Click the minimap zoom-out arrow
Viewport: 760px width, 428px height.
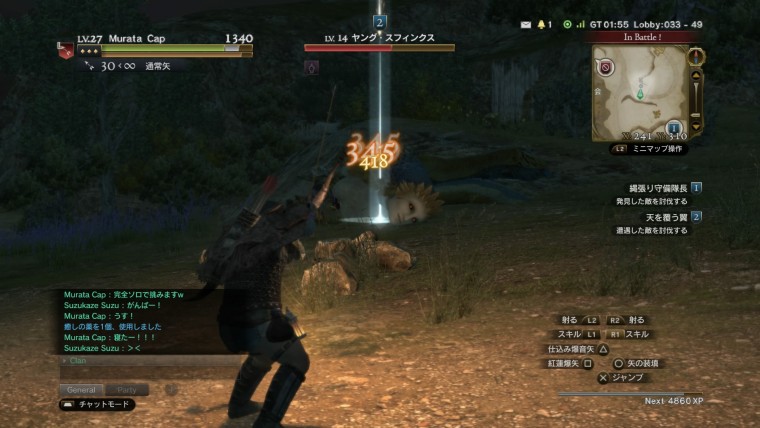pos(697,127)
